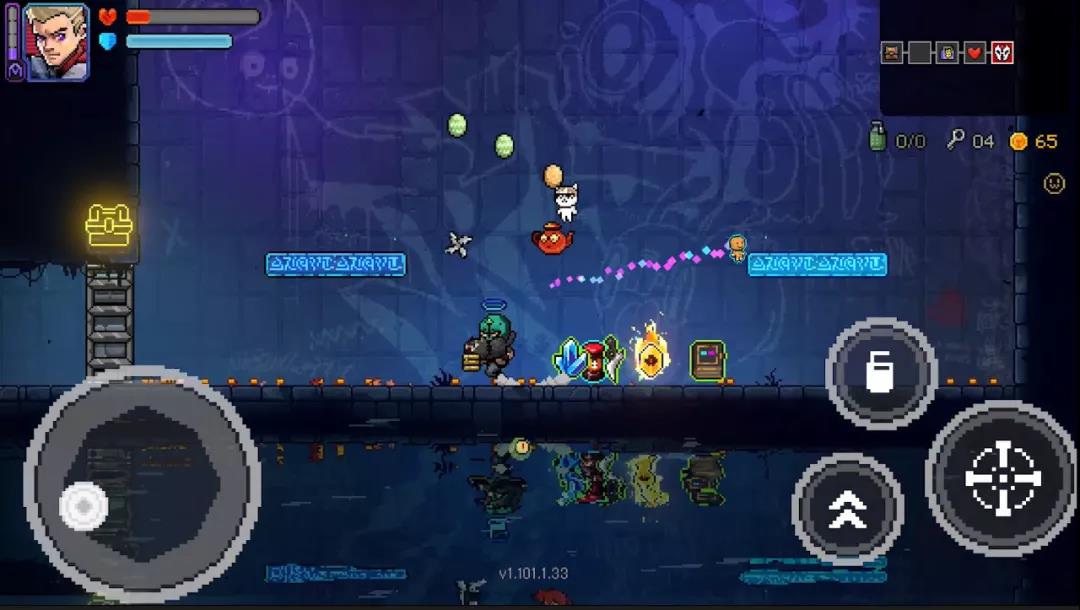1080x610 pixels.
Task: Select the red skull boss room on minimap
Action: point(1002,53)
